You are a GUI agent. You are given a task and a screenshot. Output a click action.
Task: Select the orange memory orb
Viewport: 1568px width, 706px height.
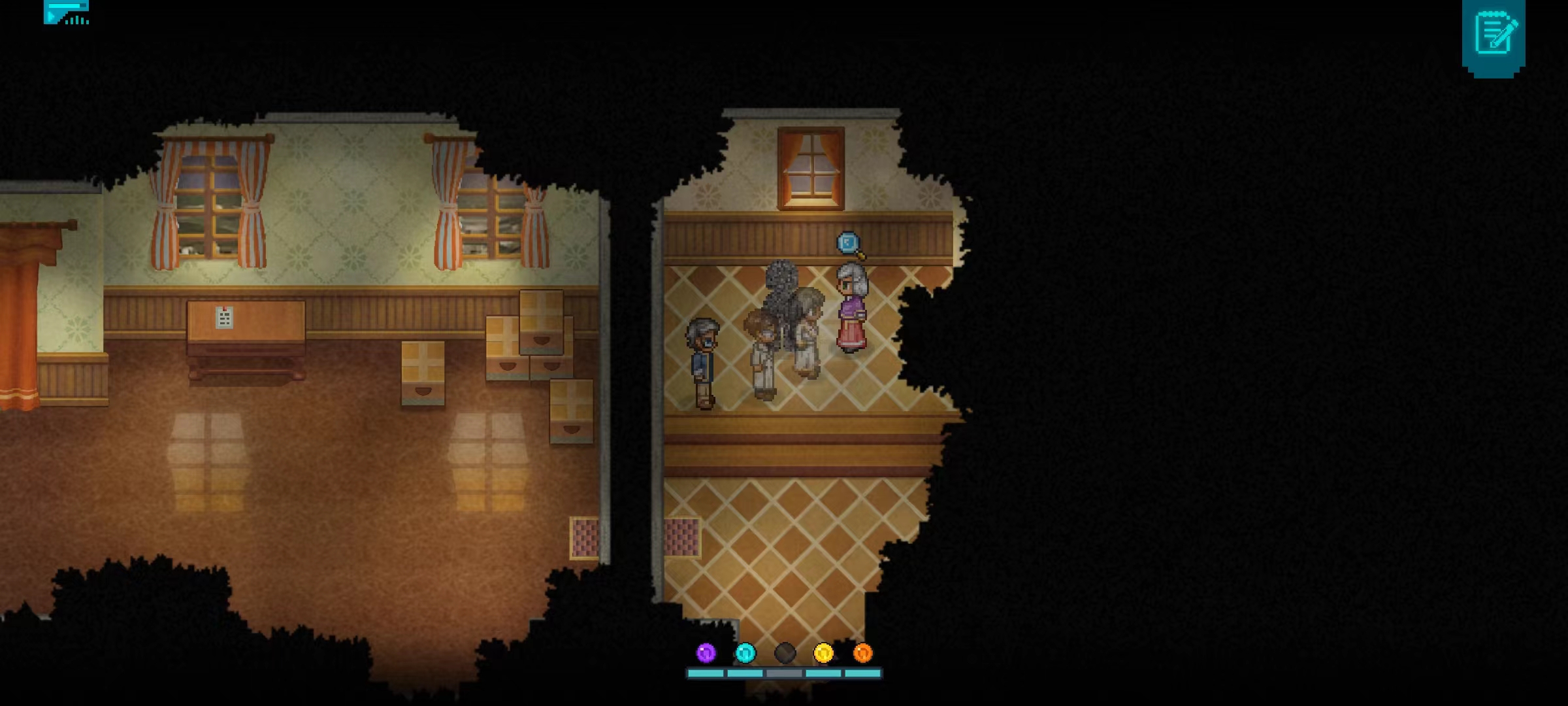coord(862,652)
